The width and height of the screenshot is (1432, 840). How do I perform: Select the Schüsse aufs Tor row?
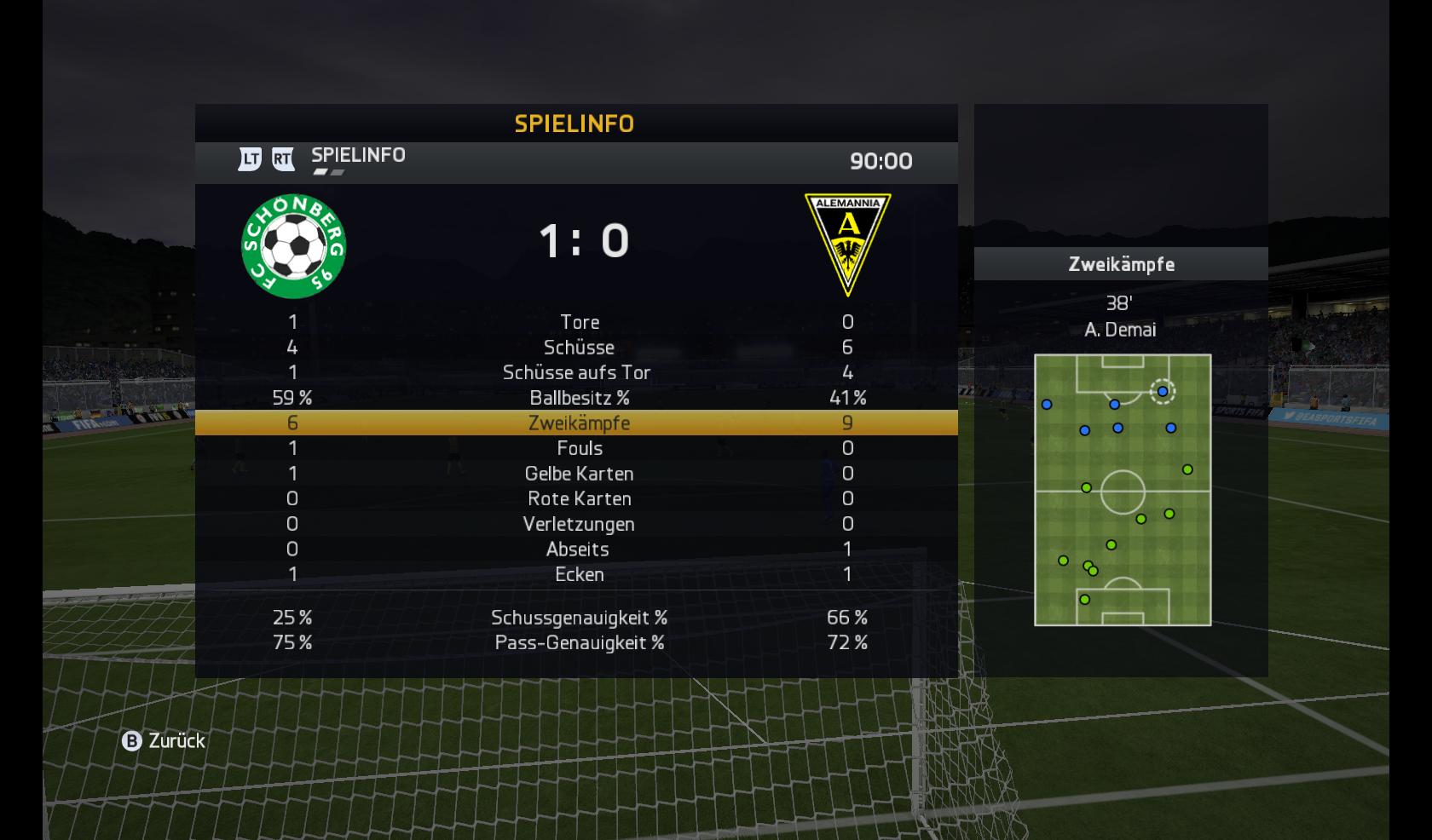tap(576, 372)
